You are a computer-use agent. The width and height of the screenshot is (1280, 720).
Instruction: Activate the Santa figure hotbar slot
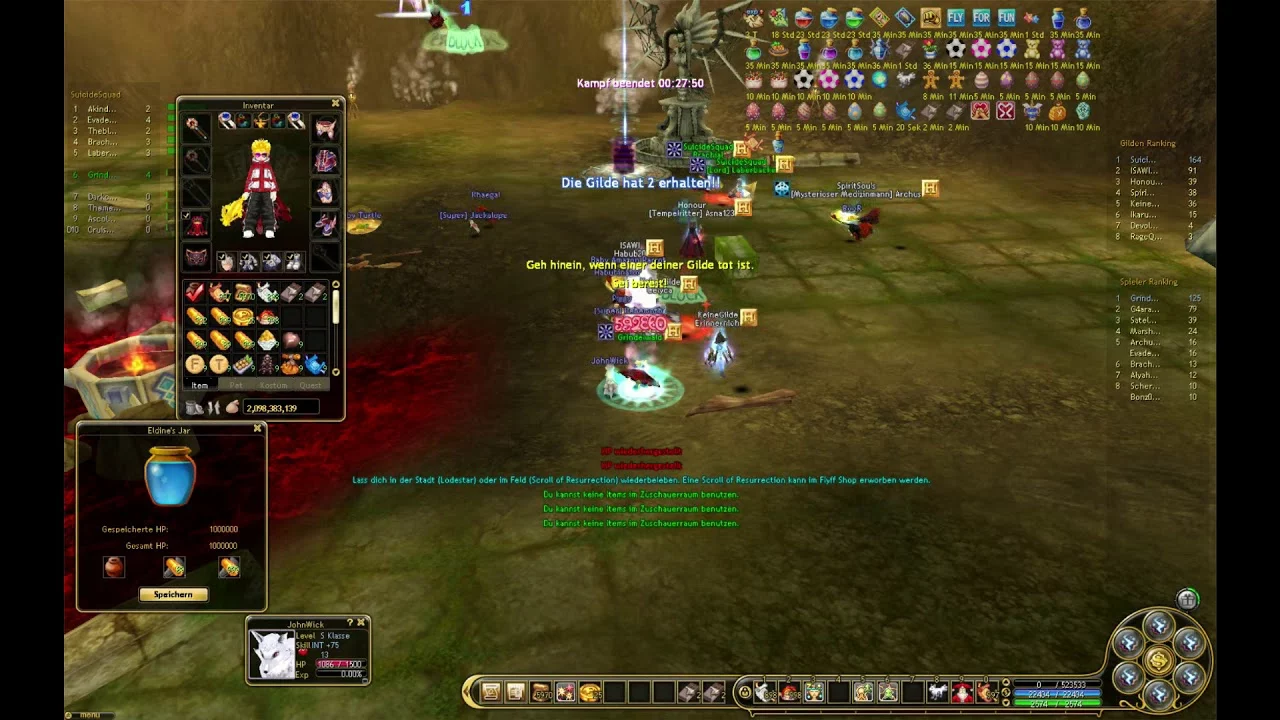click(962, 692)
